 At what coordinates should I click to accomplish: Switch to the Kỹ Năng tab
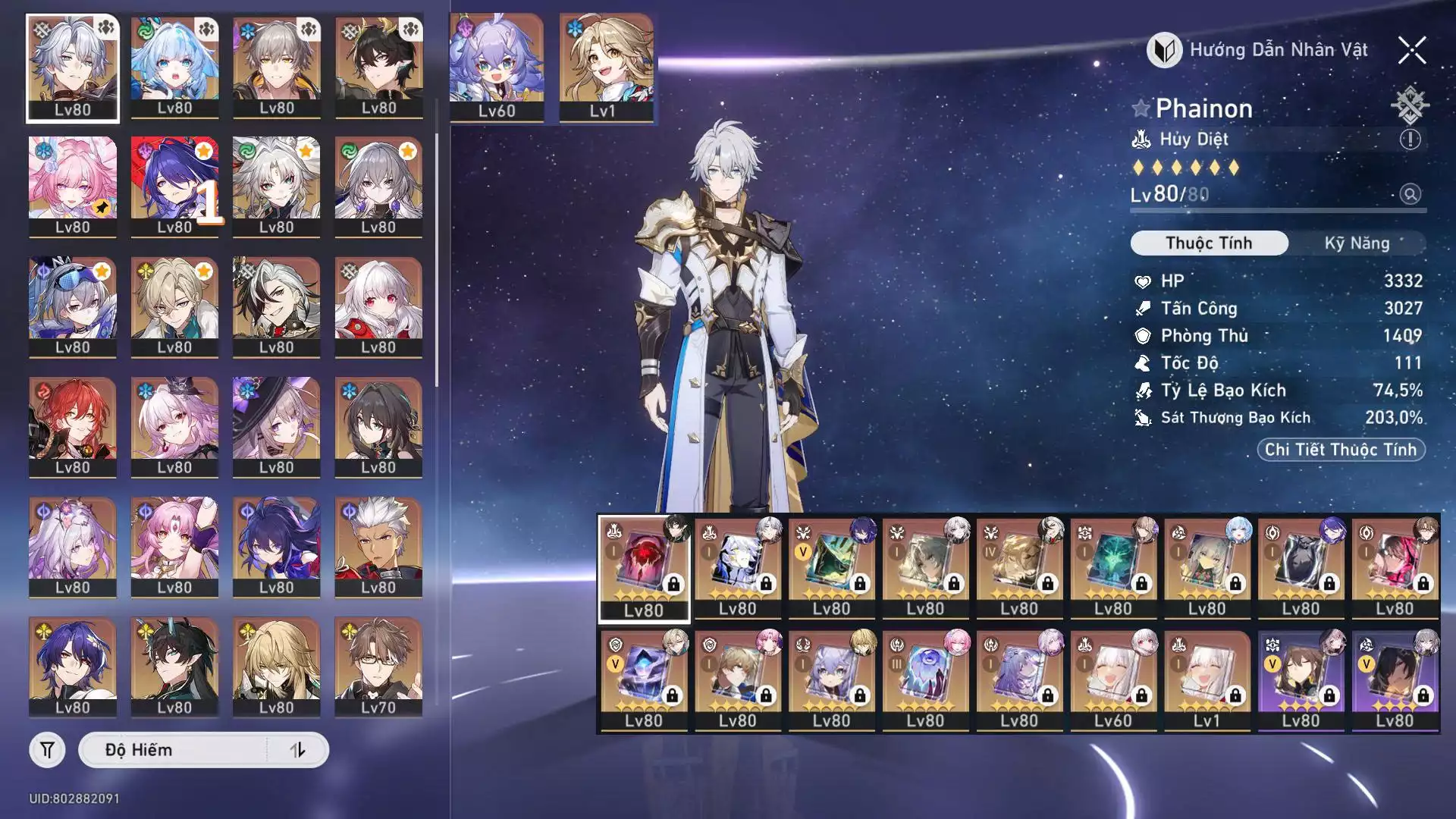pyautogui.click(x=1357, y=243)
